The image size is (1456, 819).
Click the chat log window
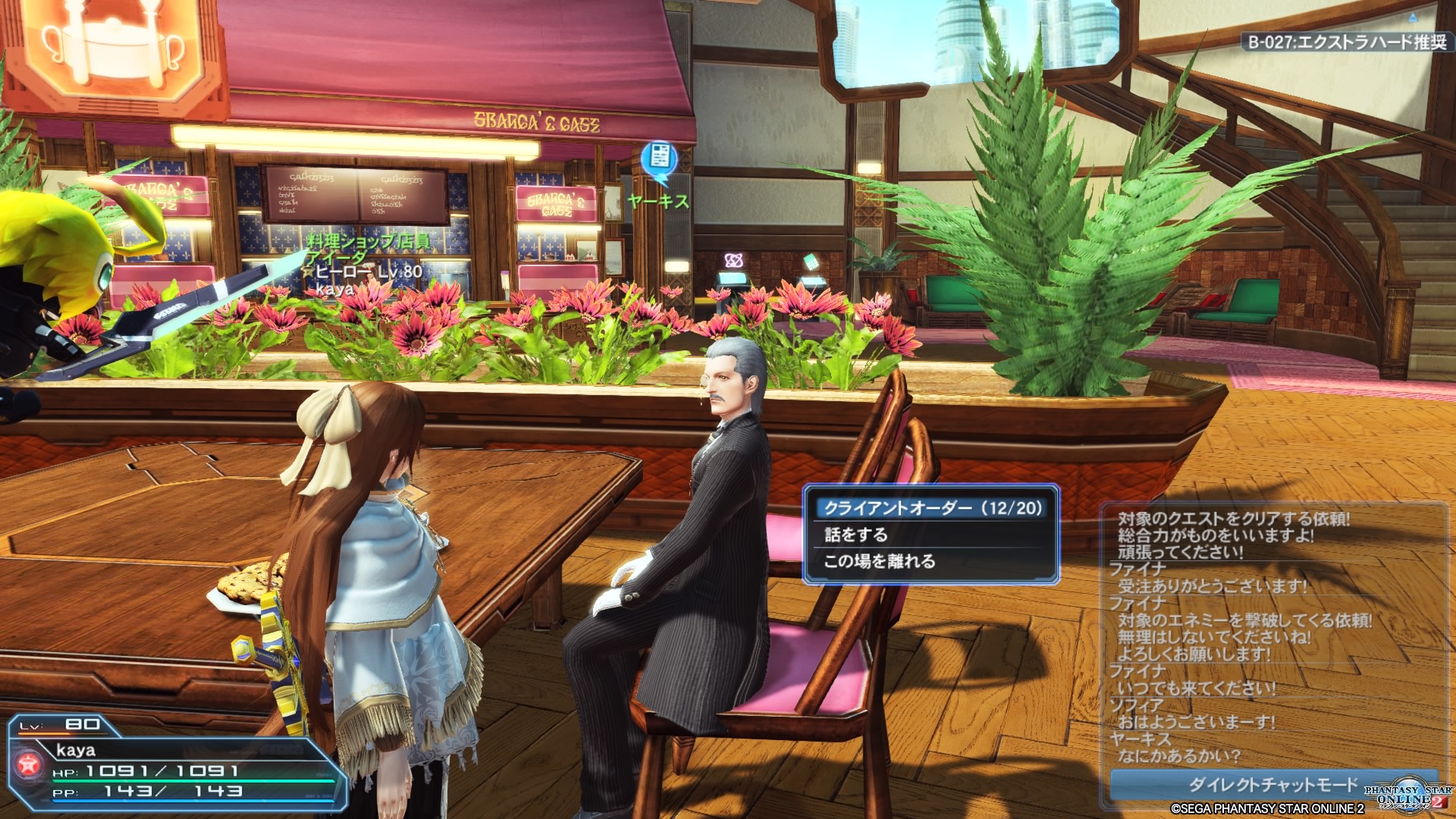(x=1272, y=635)
